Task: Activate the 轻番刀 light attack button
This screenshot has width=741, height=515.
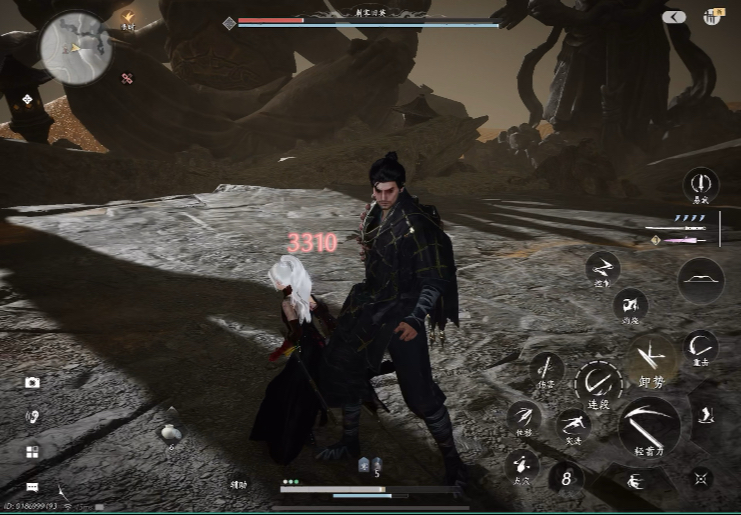Action: click(649, 427)
